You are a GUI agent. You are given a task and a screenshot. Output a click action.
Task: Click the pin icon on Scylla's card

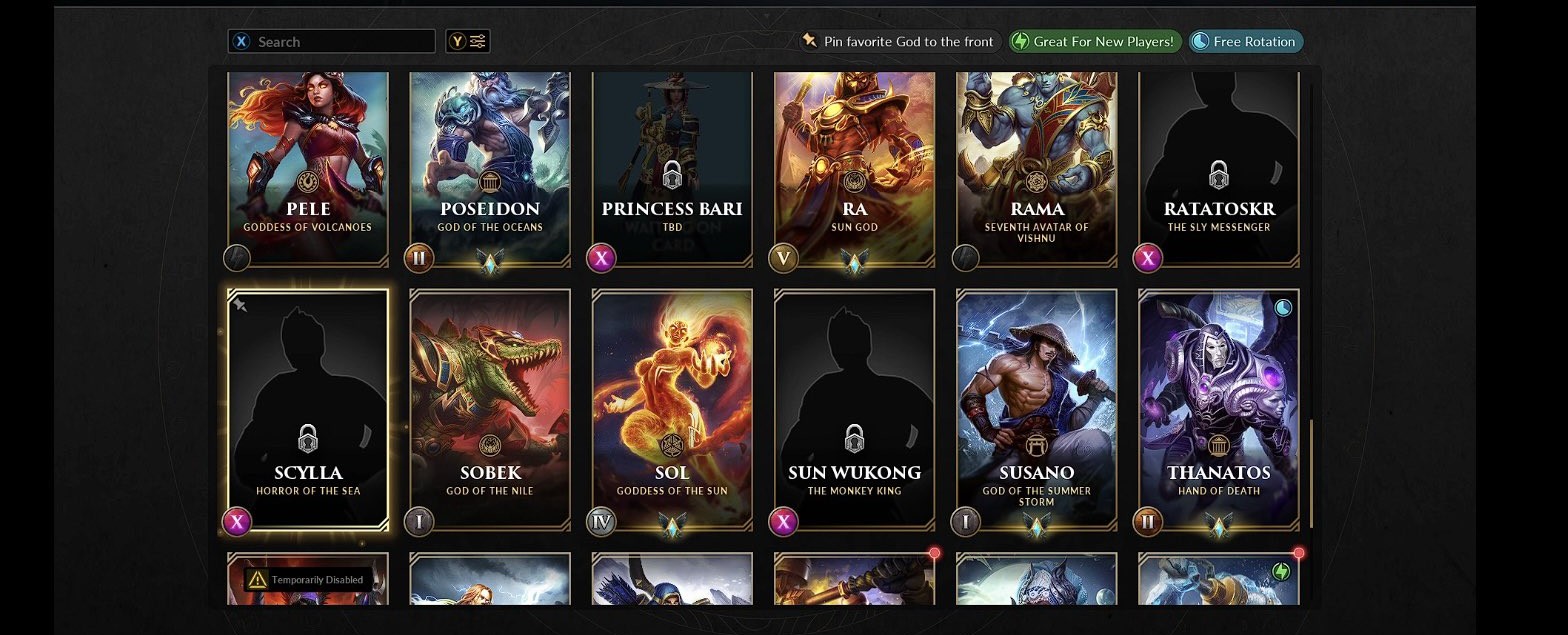click(240, 305)
